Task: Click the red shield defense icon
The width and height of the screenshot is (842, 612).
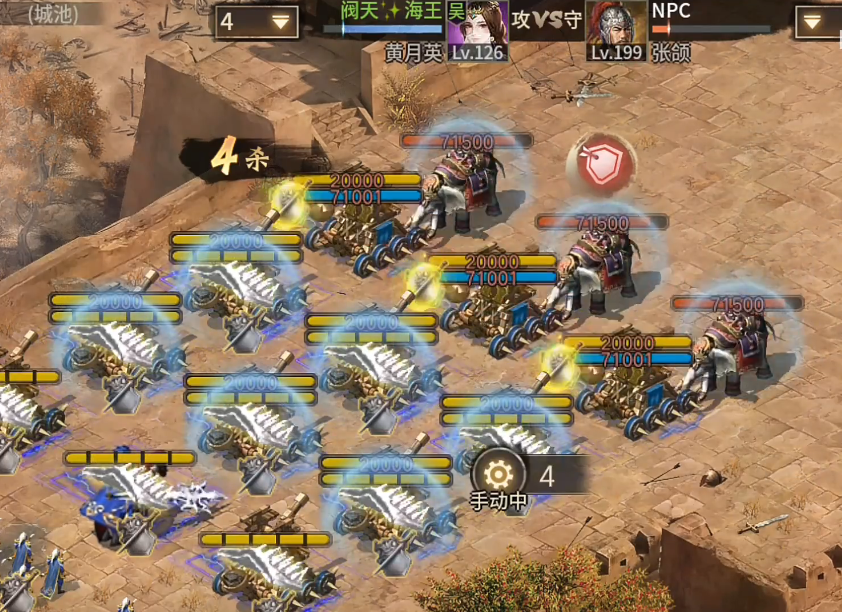Action: click(x=601, y=165)
